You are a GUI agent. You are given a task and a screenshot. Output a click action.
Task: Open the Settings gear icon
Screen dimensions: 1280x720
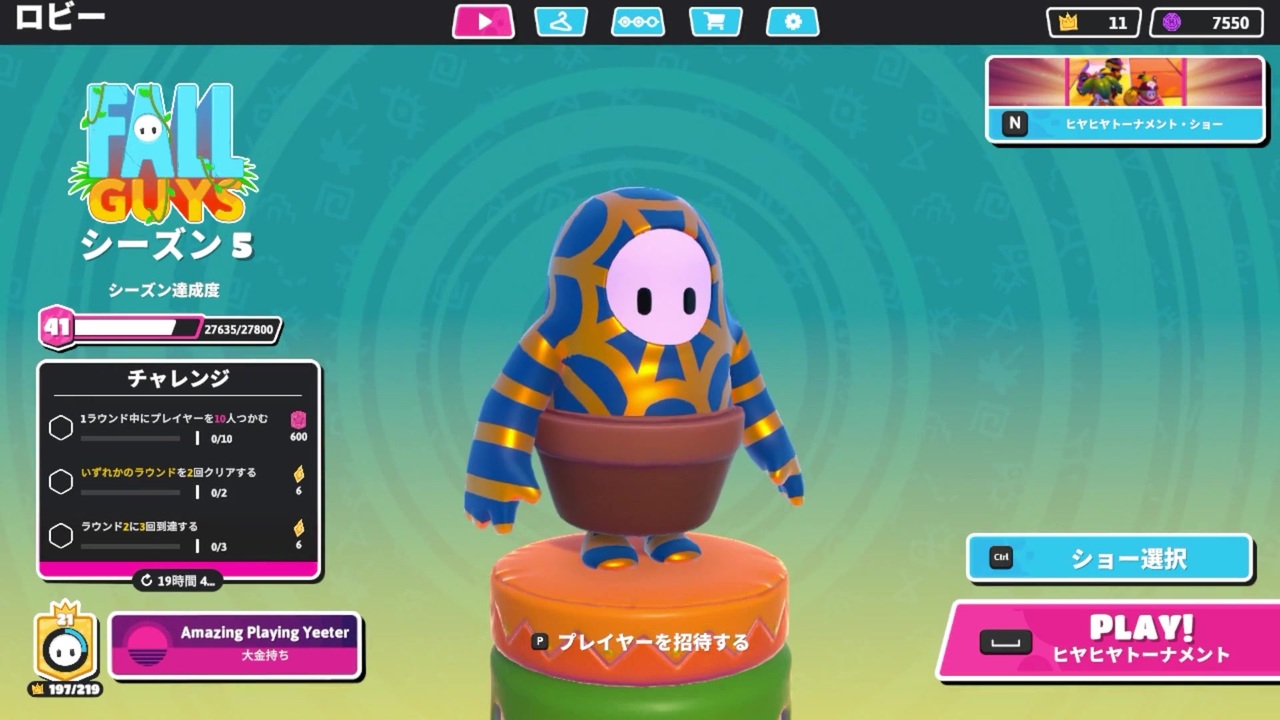click(x=792, y=20)
